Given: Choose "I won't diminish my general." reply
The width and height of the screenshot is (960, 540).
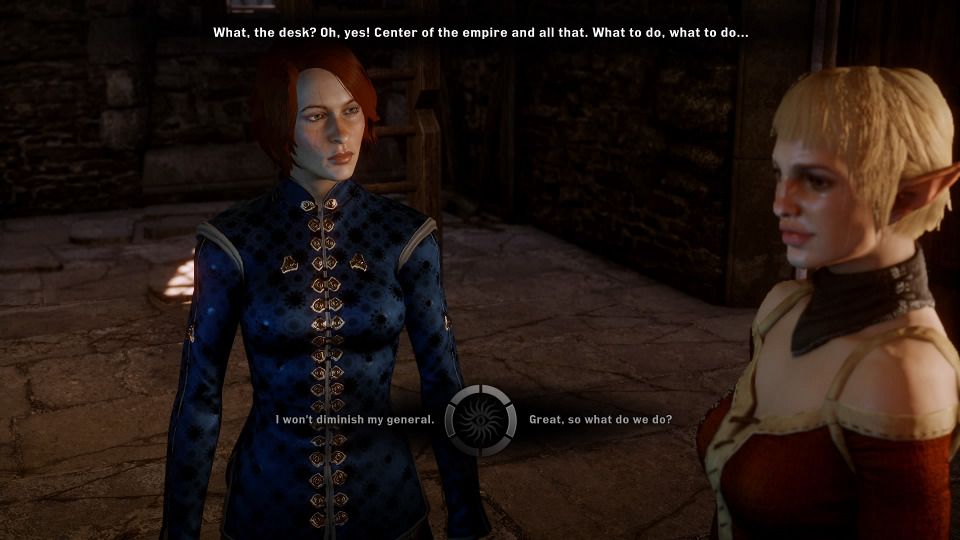Looking at the screenshot, I should point(355,419).
